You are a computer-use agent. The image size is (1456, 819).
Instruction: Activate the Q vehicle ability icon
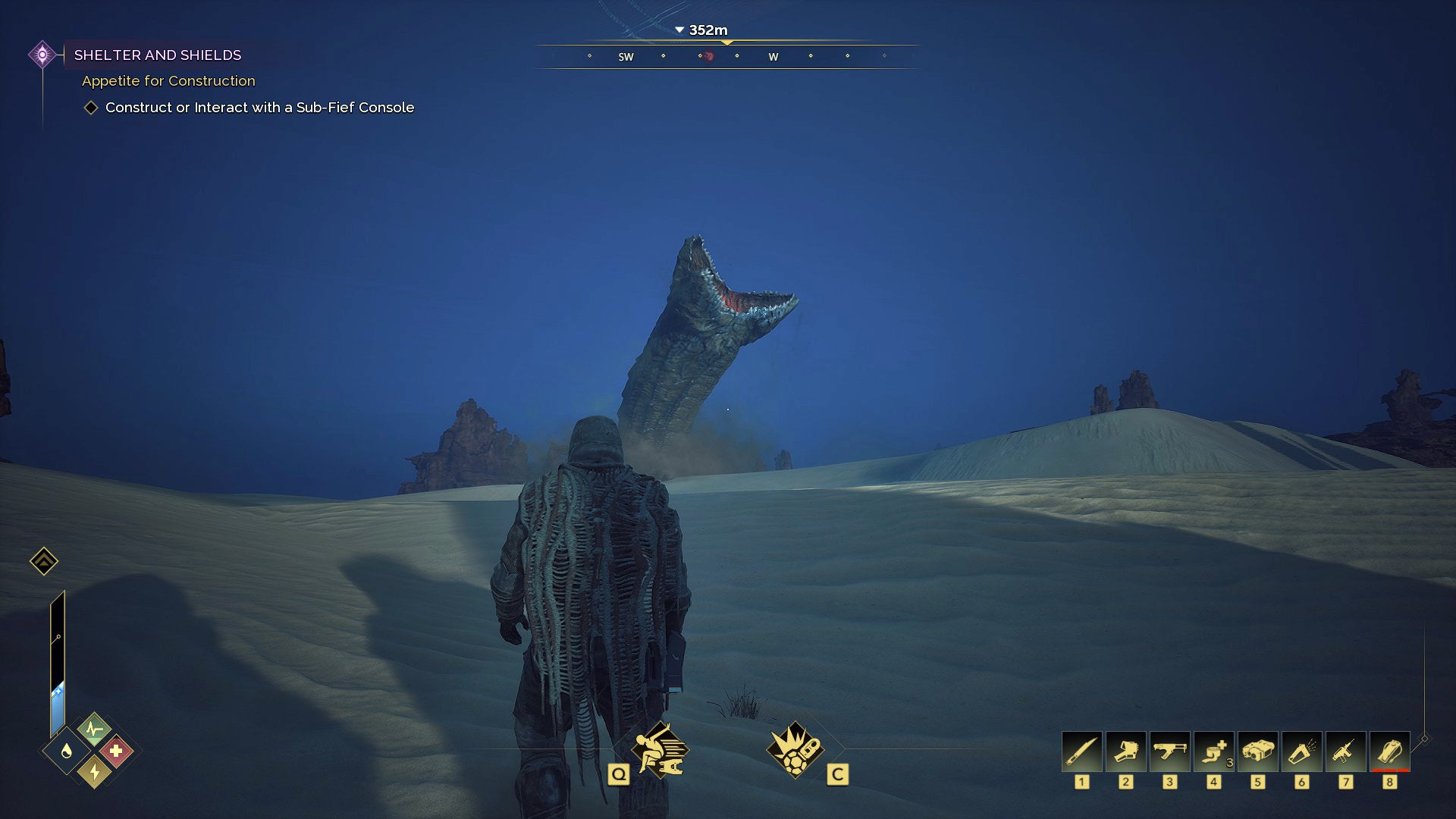659,749
